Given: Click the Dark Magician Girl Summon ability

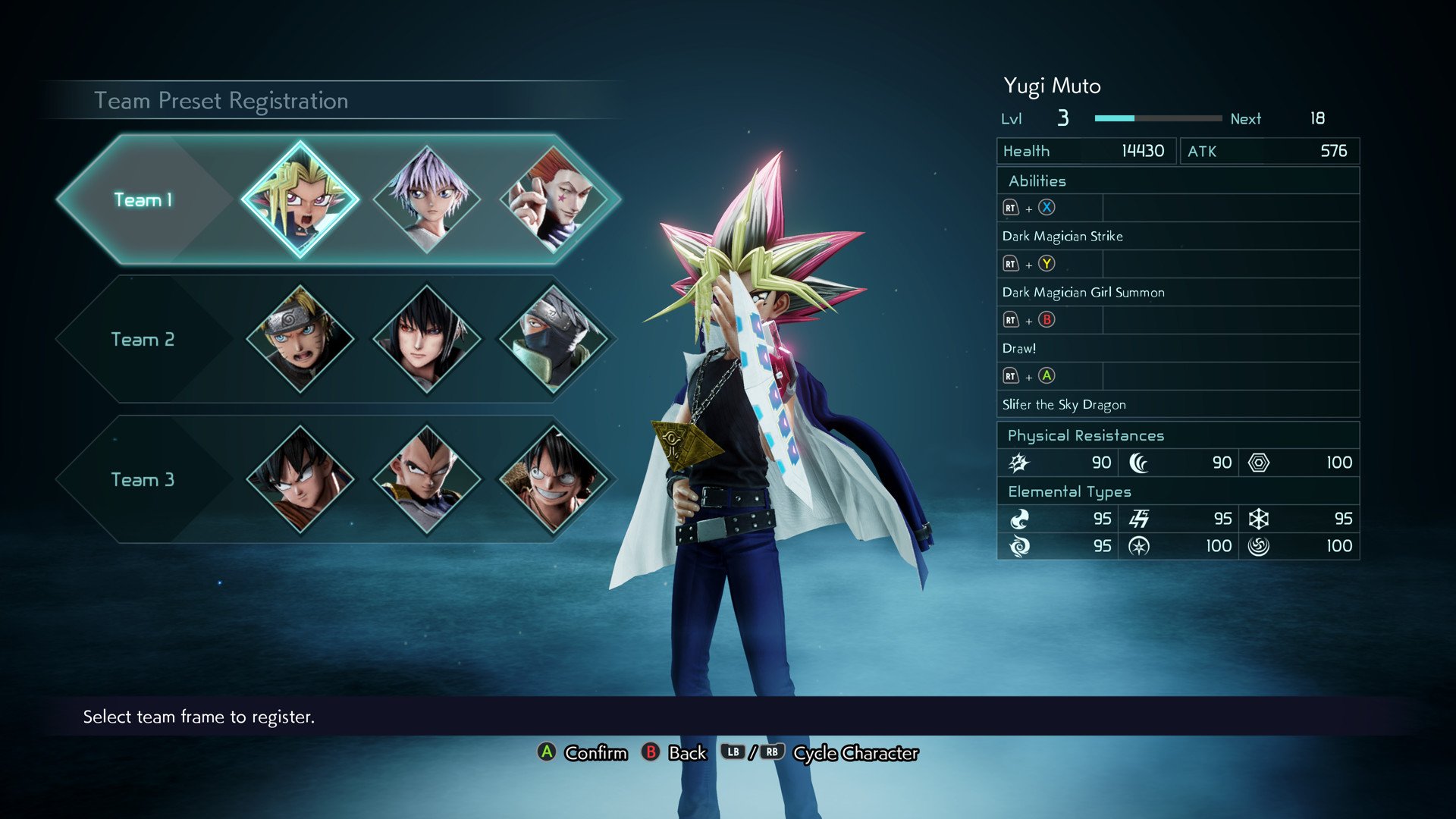Looking at the screenshot, I should pos(1083,293).
